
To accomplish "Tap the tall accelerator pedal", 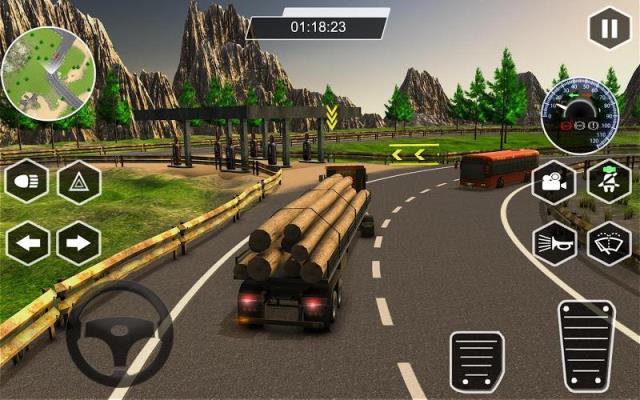I will tap(586, 345).
